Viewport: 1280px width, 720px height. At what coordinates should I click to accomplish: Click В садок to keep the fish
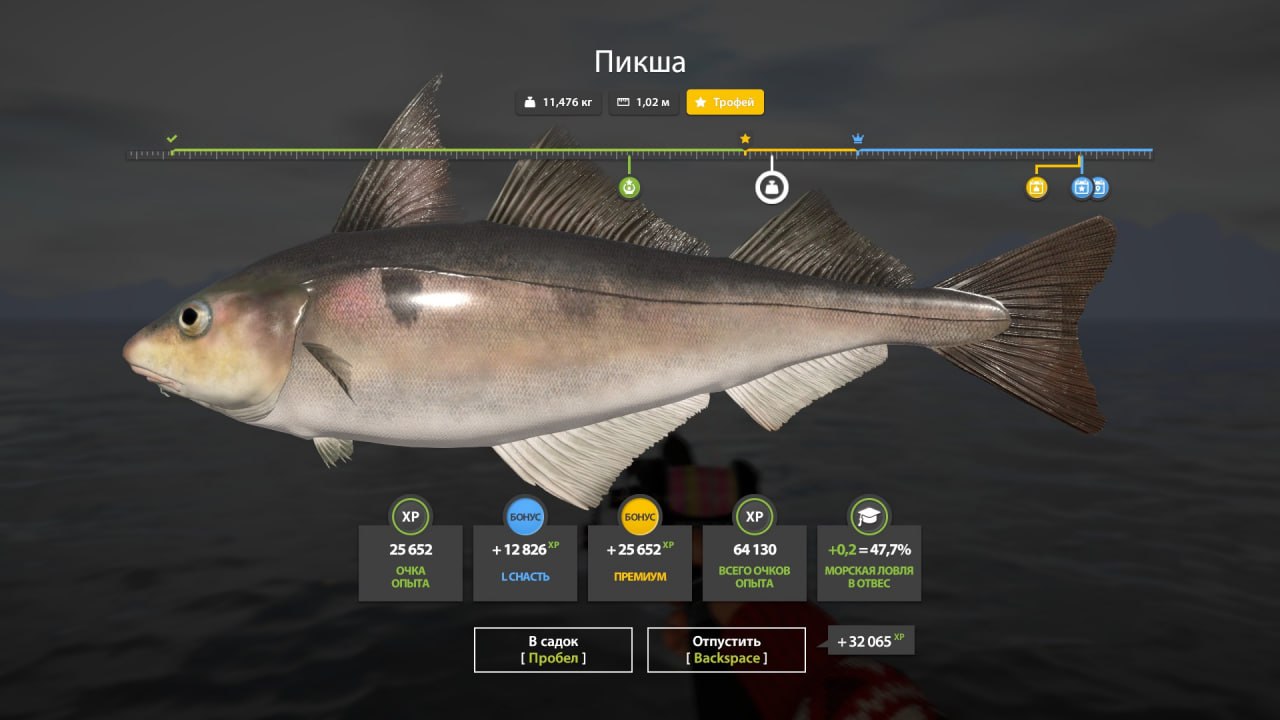553,649
